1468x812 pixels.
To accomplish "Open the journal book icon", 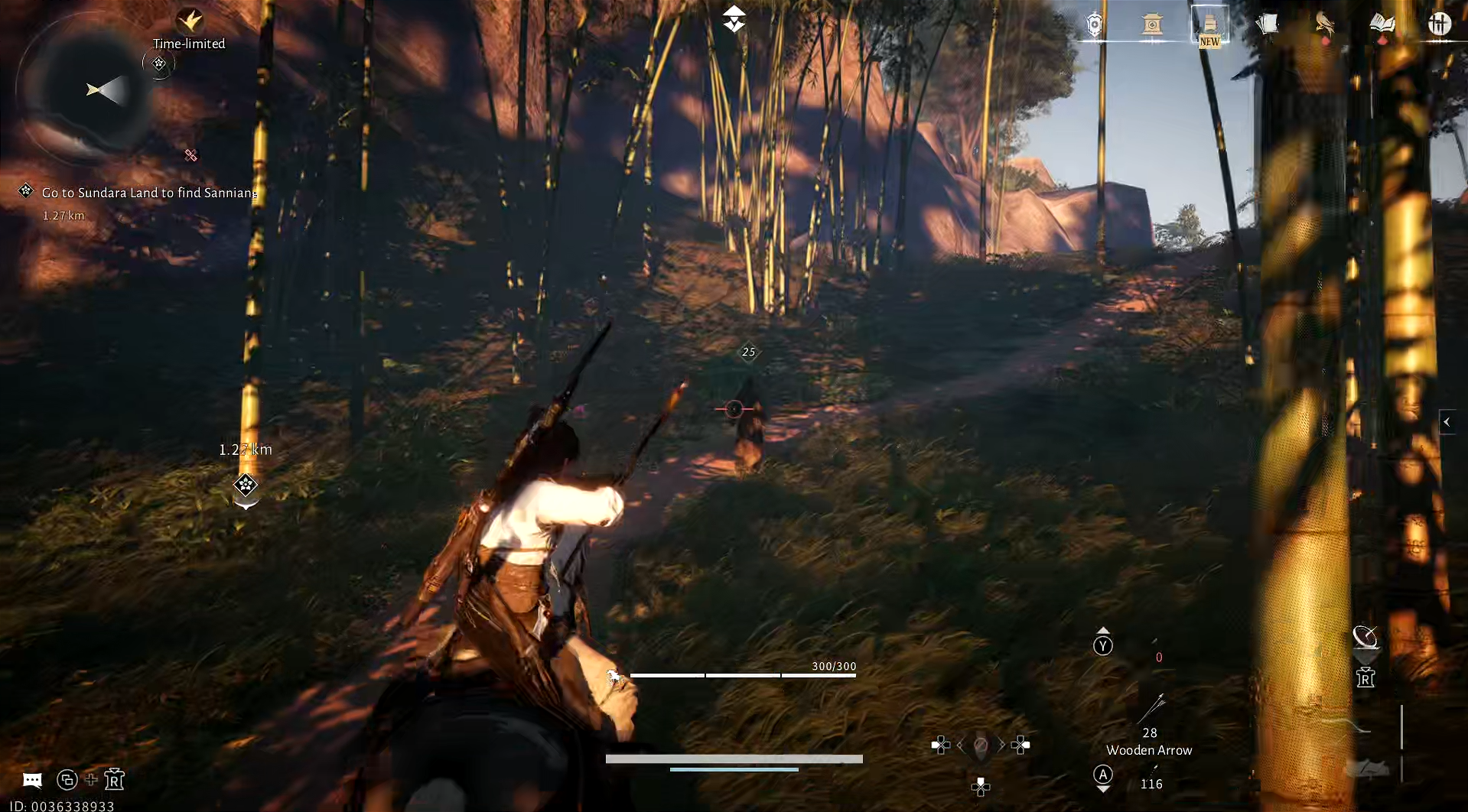I will pyautogui.click(x=1383, y=23).
